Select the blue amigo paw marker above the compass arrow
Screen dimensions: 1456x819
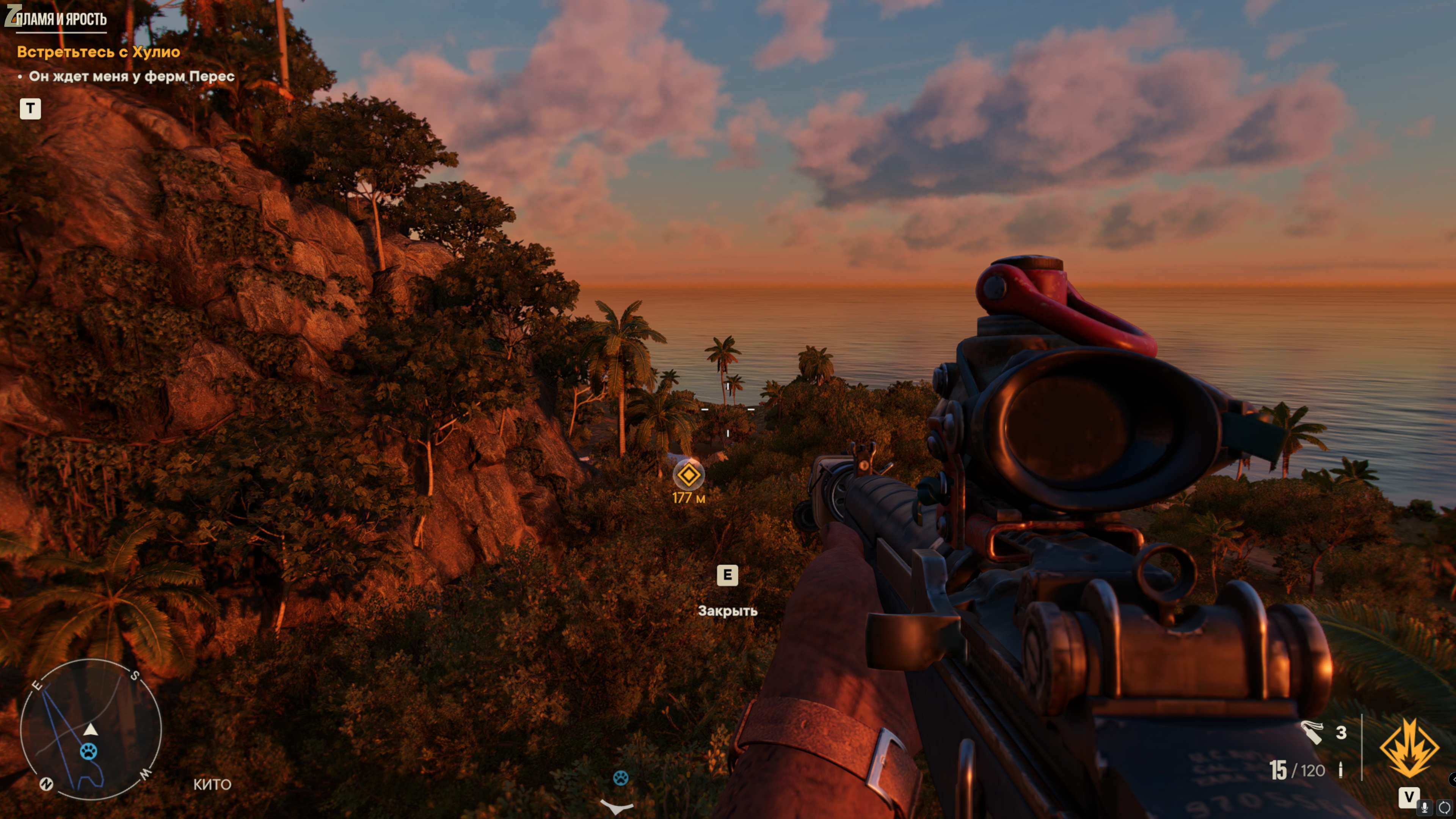621,778
